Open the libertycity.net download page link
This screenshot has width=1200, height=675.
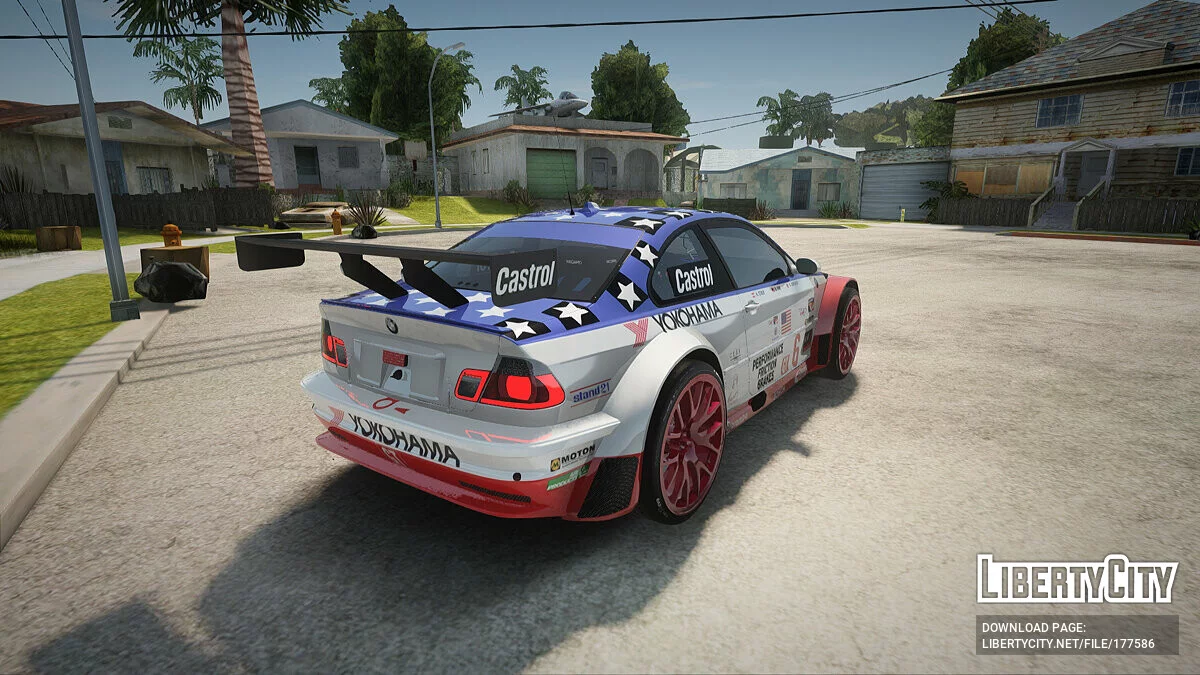1068,644
